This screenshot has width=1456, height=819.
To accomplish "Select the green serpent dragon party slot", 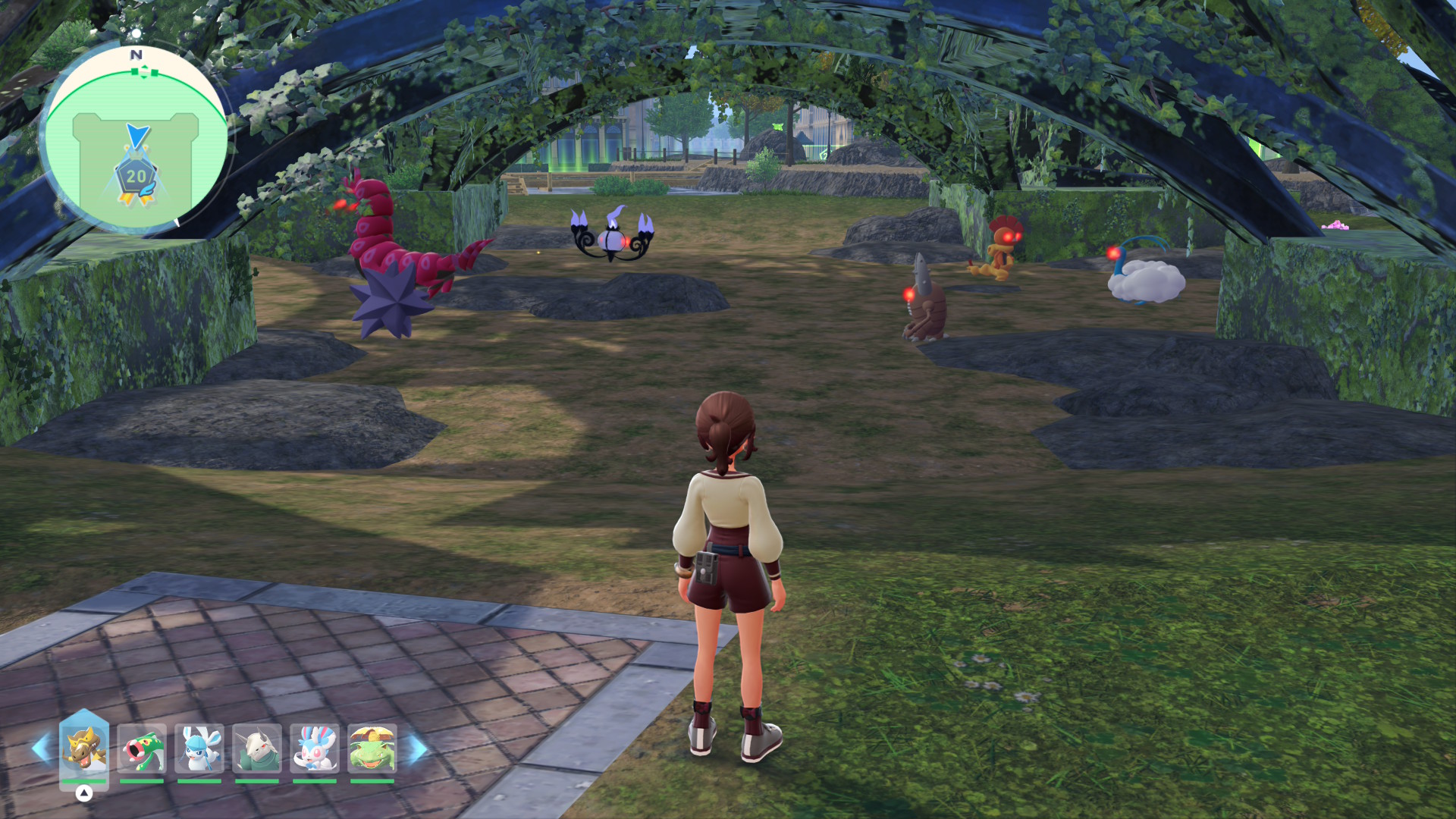I will coord(142,748).
